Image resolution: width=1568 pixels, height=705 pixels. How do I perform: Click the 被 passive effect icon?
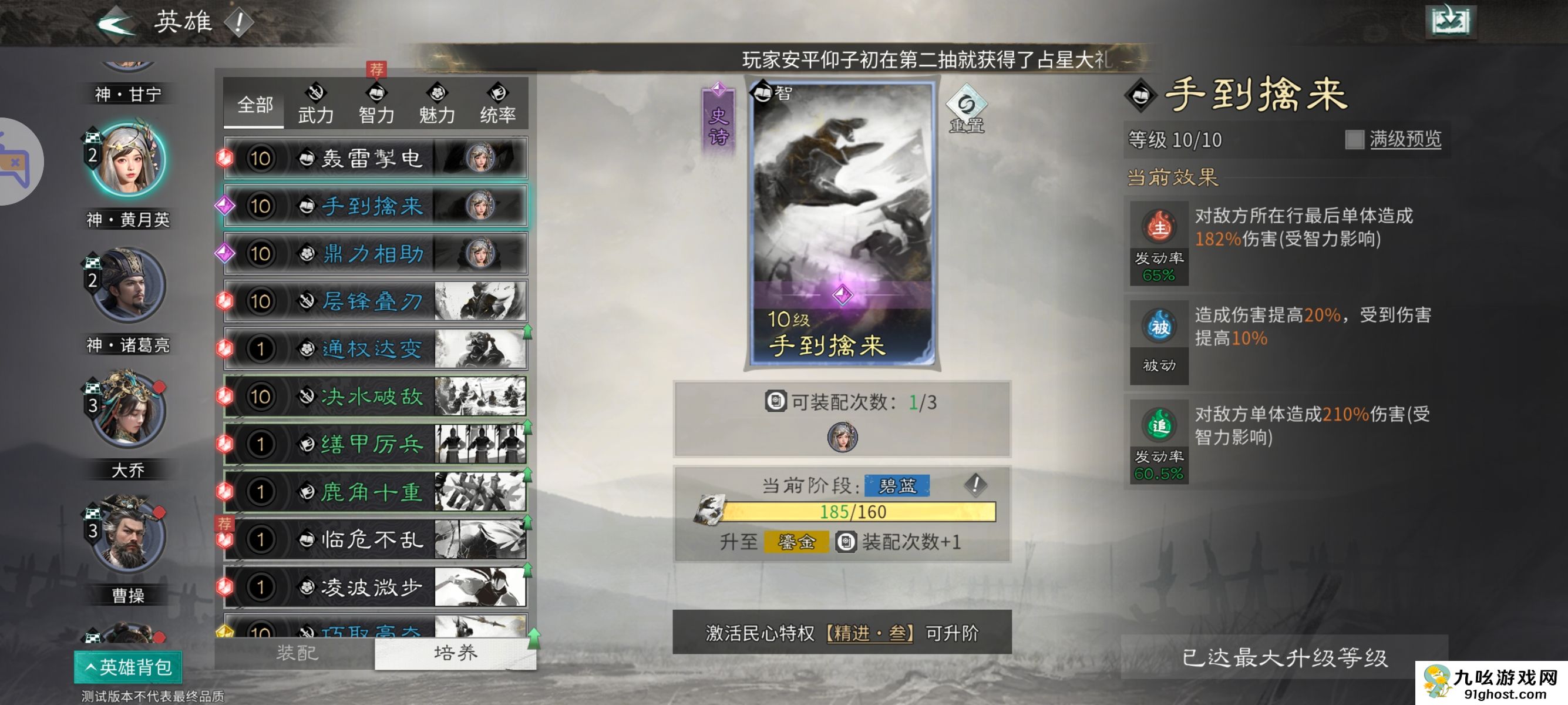(1160, 327)
